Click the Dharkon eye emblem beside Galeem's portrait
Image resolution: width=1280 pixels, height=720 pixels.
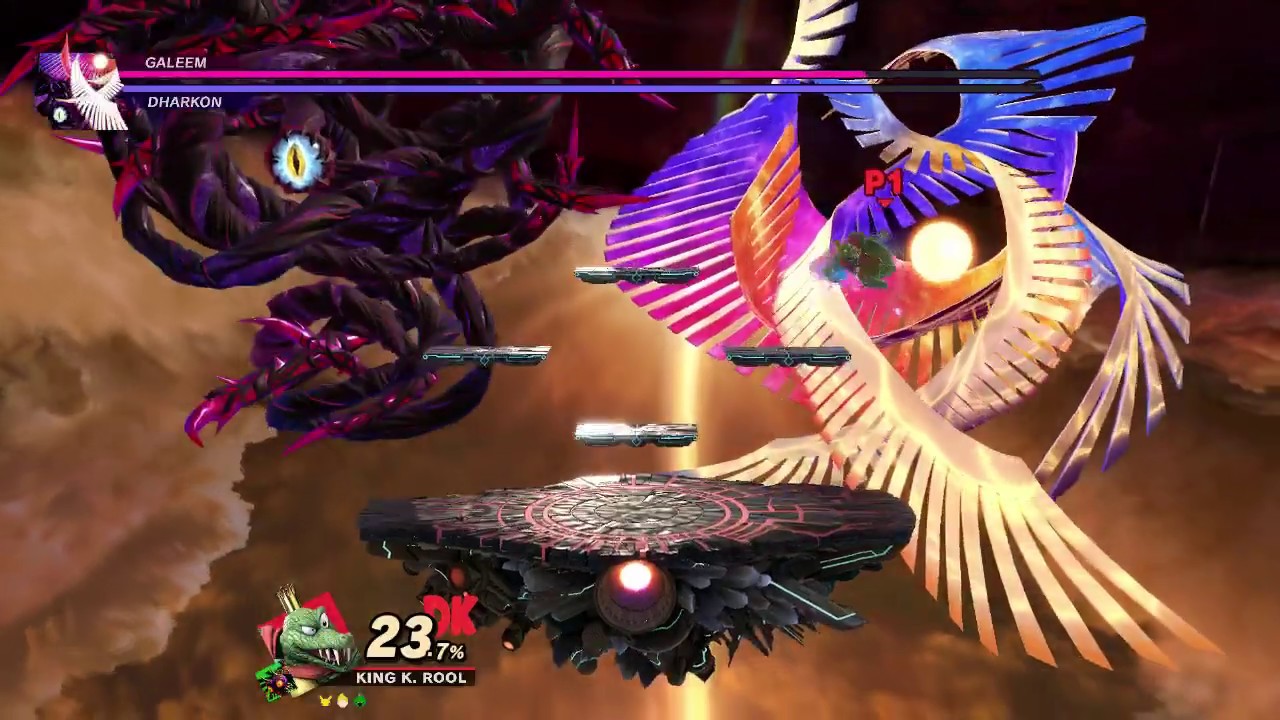coord(60,116)
